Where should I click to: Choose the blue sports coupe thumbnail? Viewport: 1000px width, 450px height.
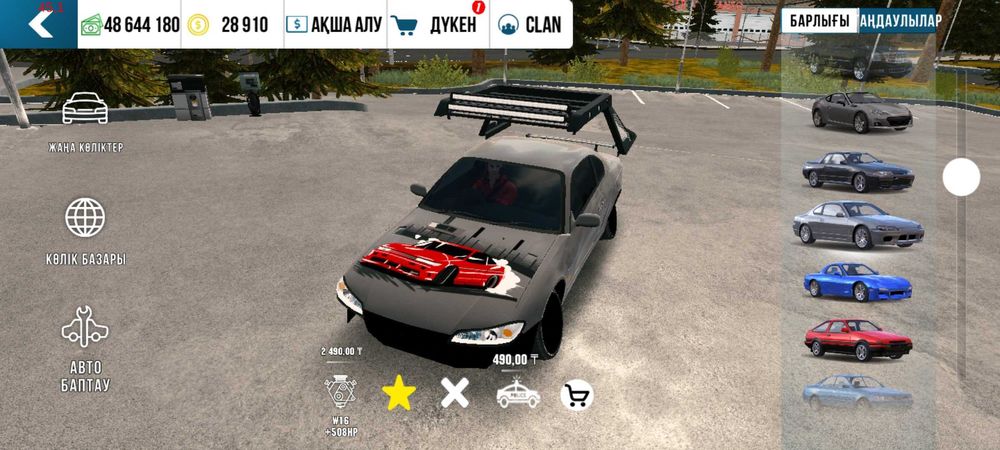pos(857,282)
